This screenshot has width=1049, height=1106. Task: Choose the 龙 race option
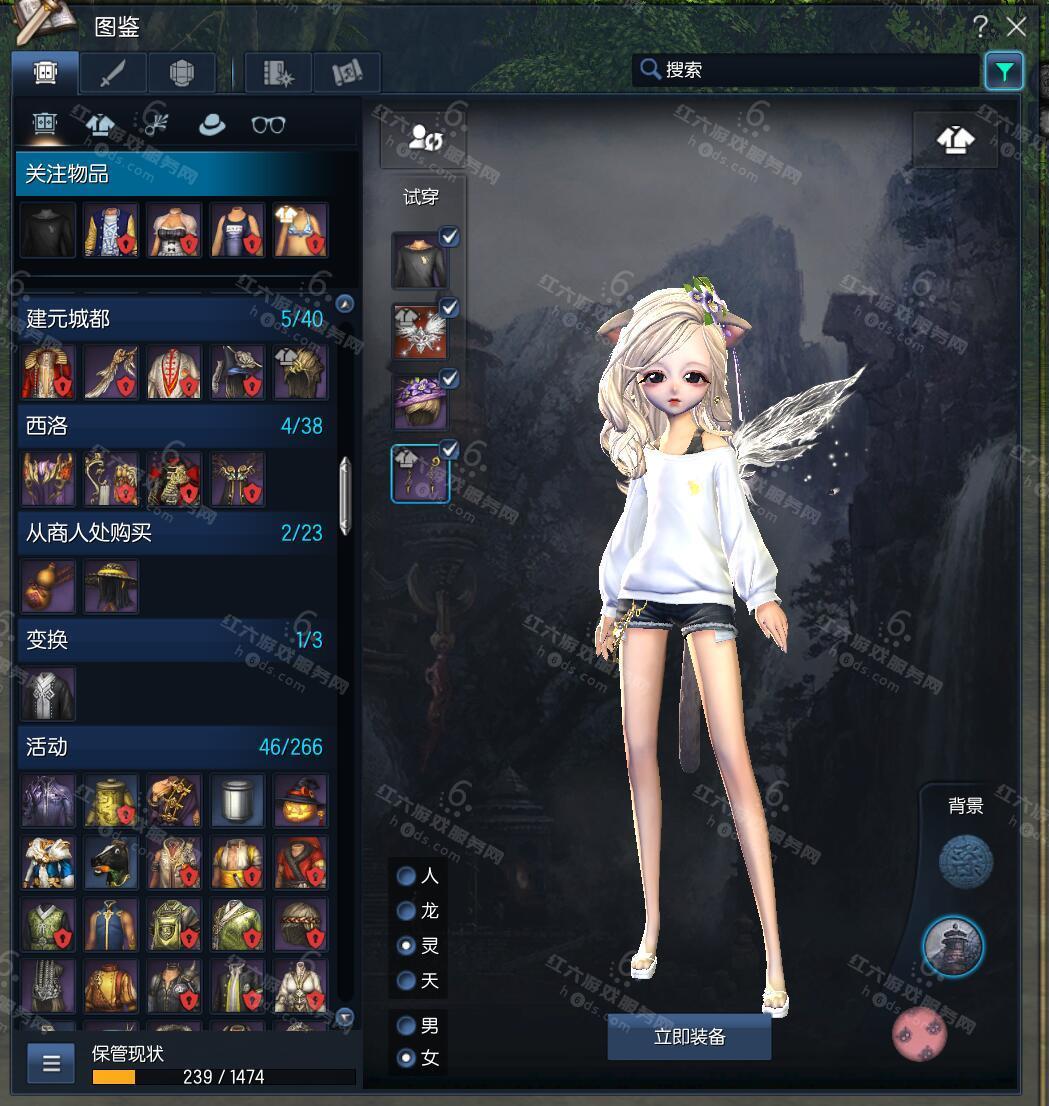pyautogui.click(x=407, y=911)
